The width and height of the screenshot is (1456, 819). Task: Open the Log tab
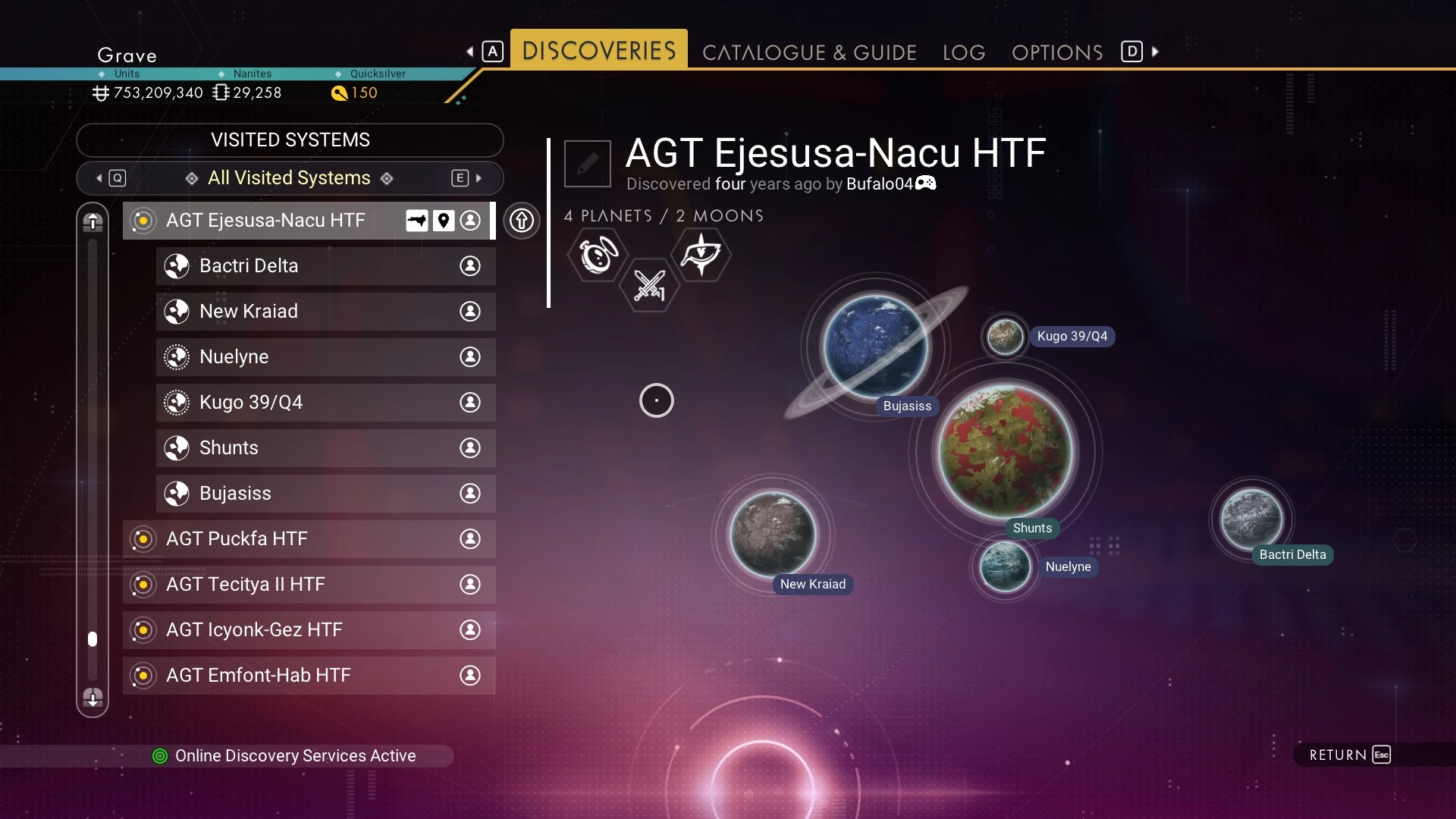pos(964,52)
